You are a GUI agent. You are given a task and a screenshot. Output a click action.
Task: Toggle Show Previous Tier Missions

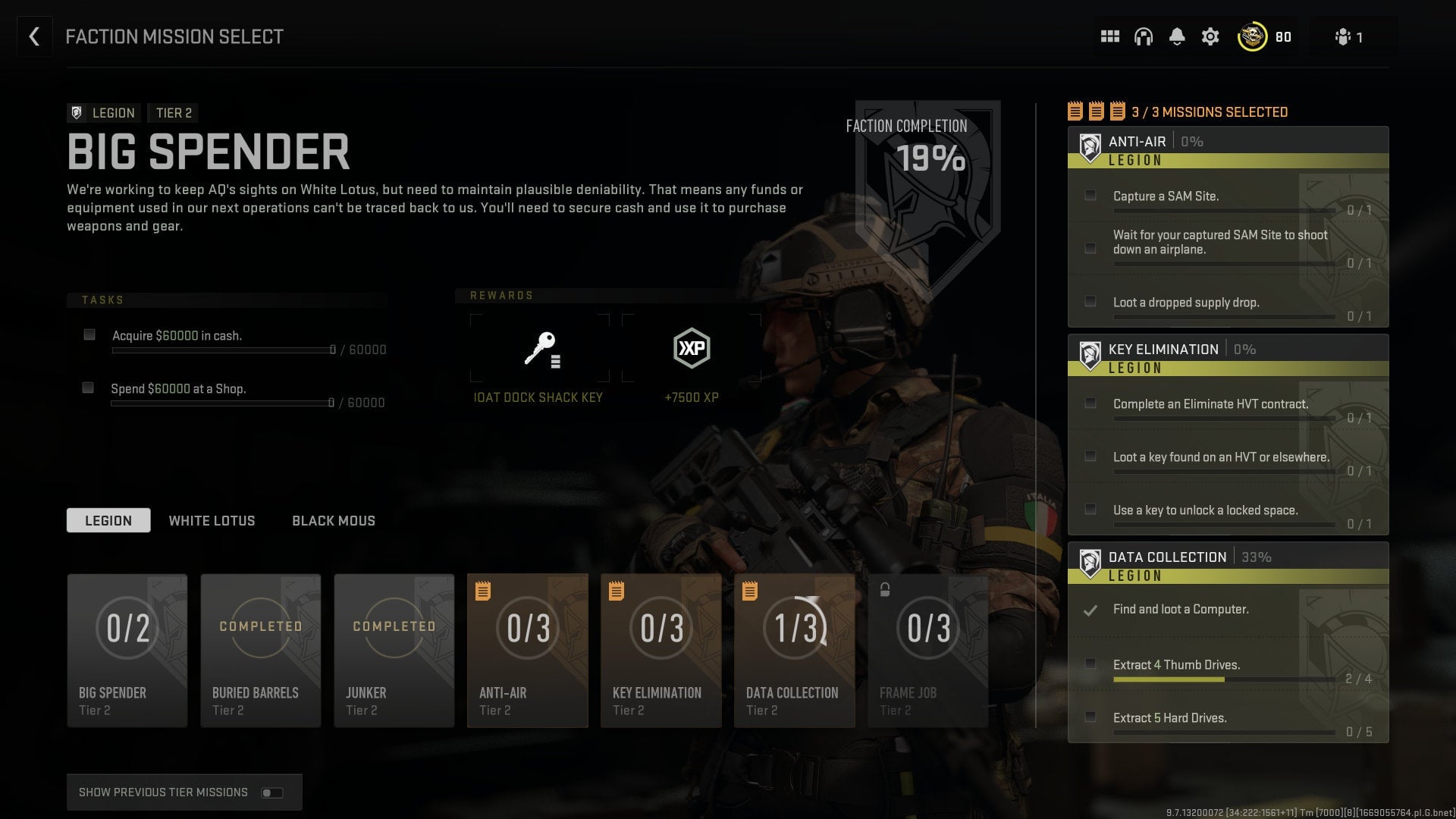click(x=272, y=792)
